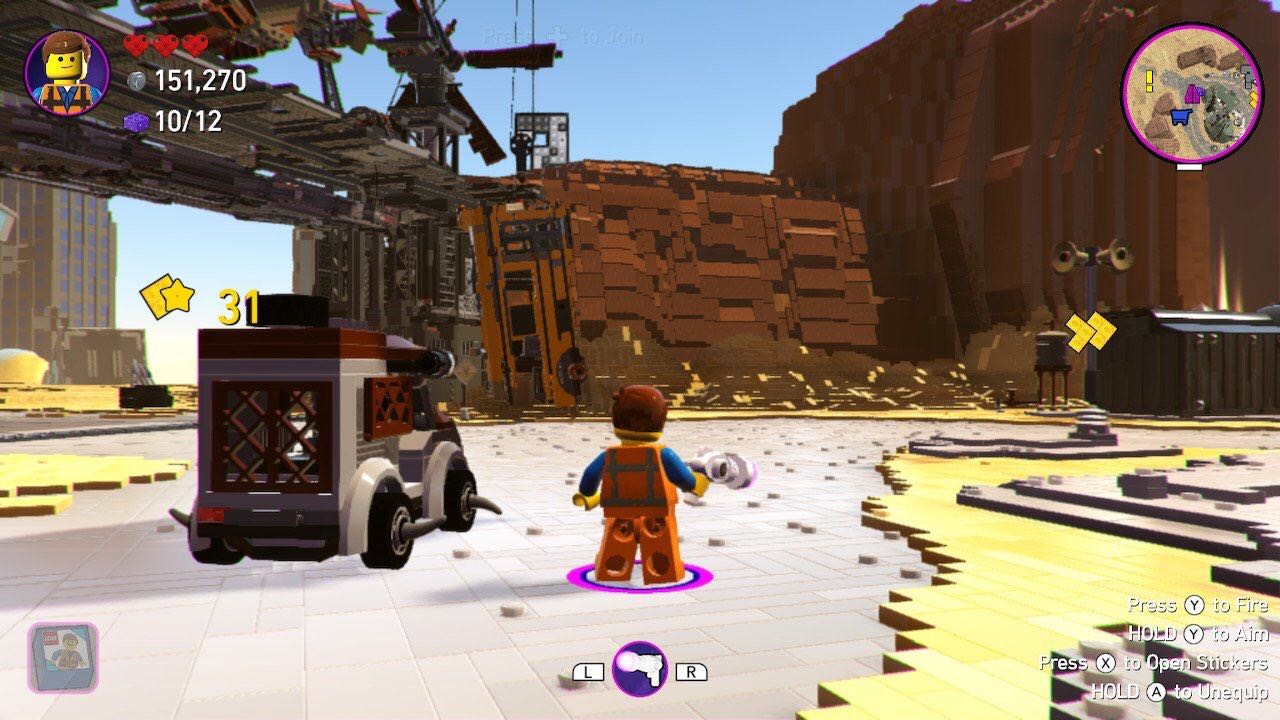Select the yellow chevron waypoint marker
The width and height of the screenshot is (1280, 720).
pos(1090,331)
